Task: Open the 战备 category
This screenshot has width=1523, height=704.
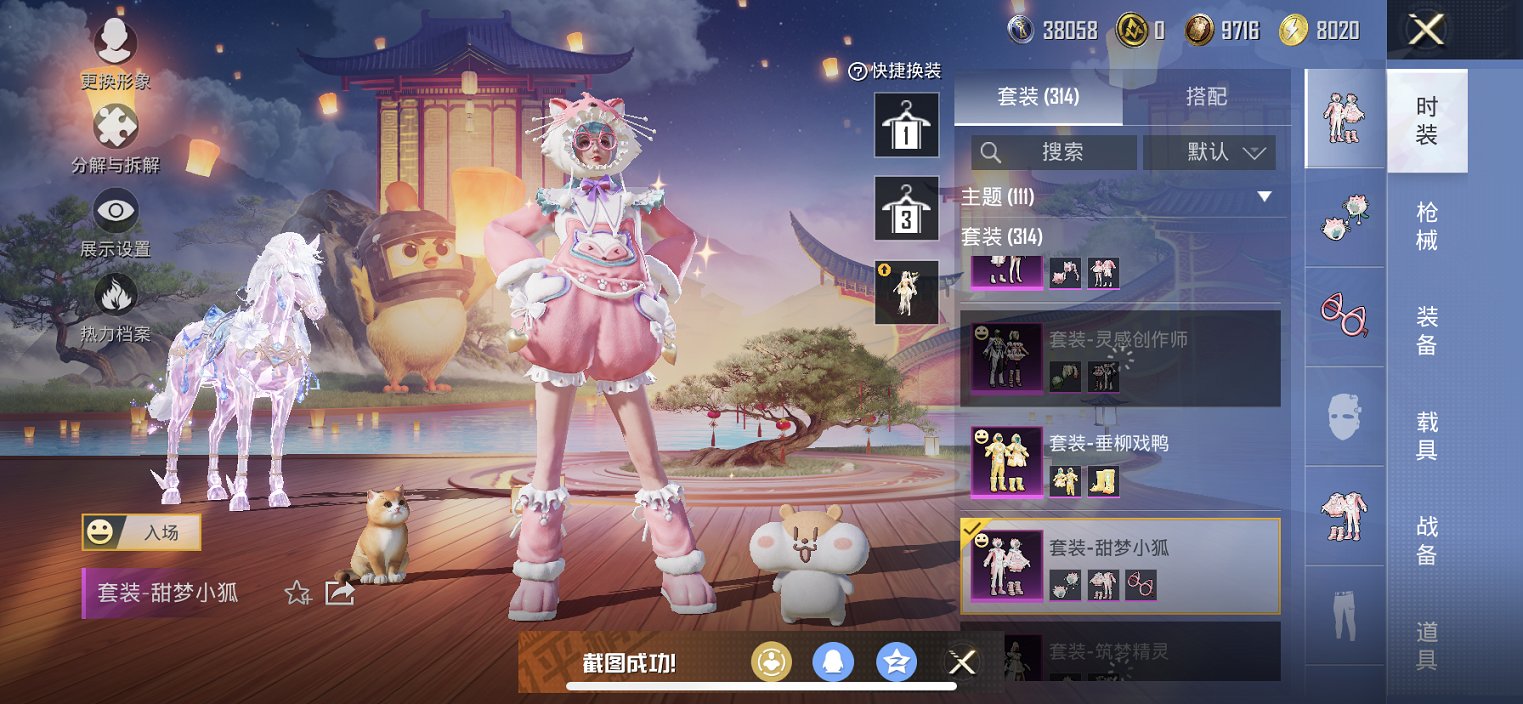Action: pos(1427,540)
